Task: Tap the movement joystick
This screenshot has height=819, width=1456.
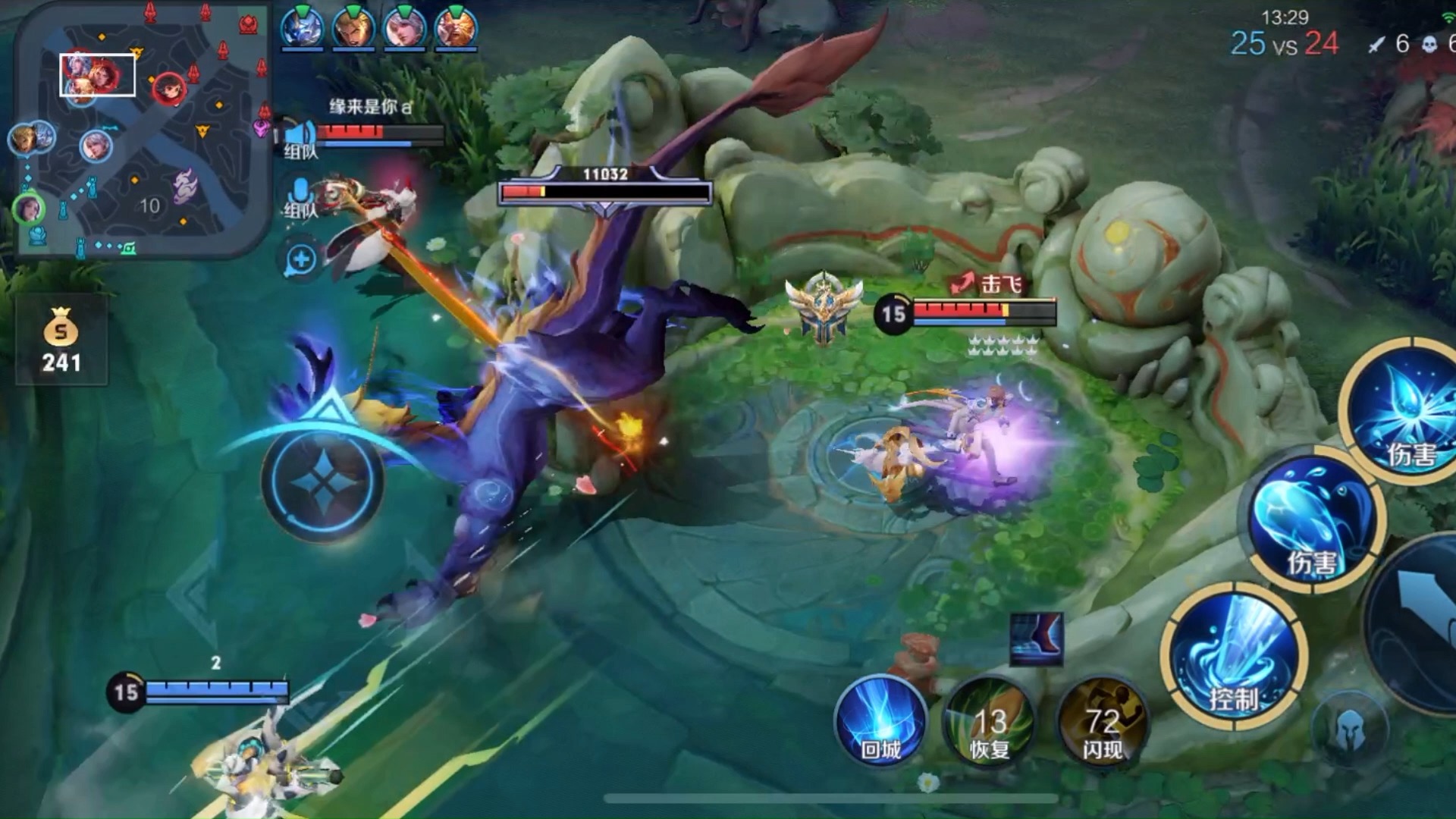Action: tap(322, 479)
